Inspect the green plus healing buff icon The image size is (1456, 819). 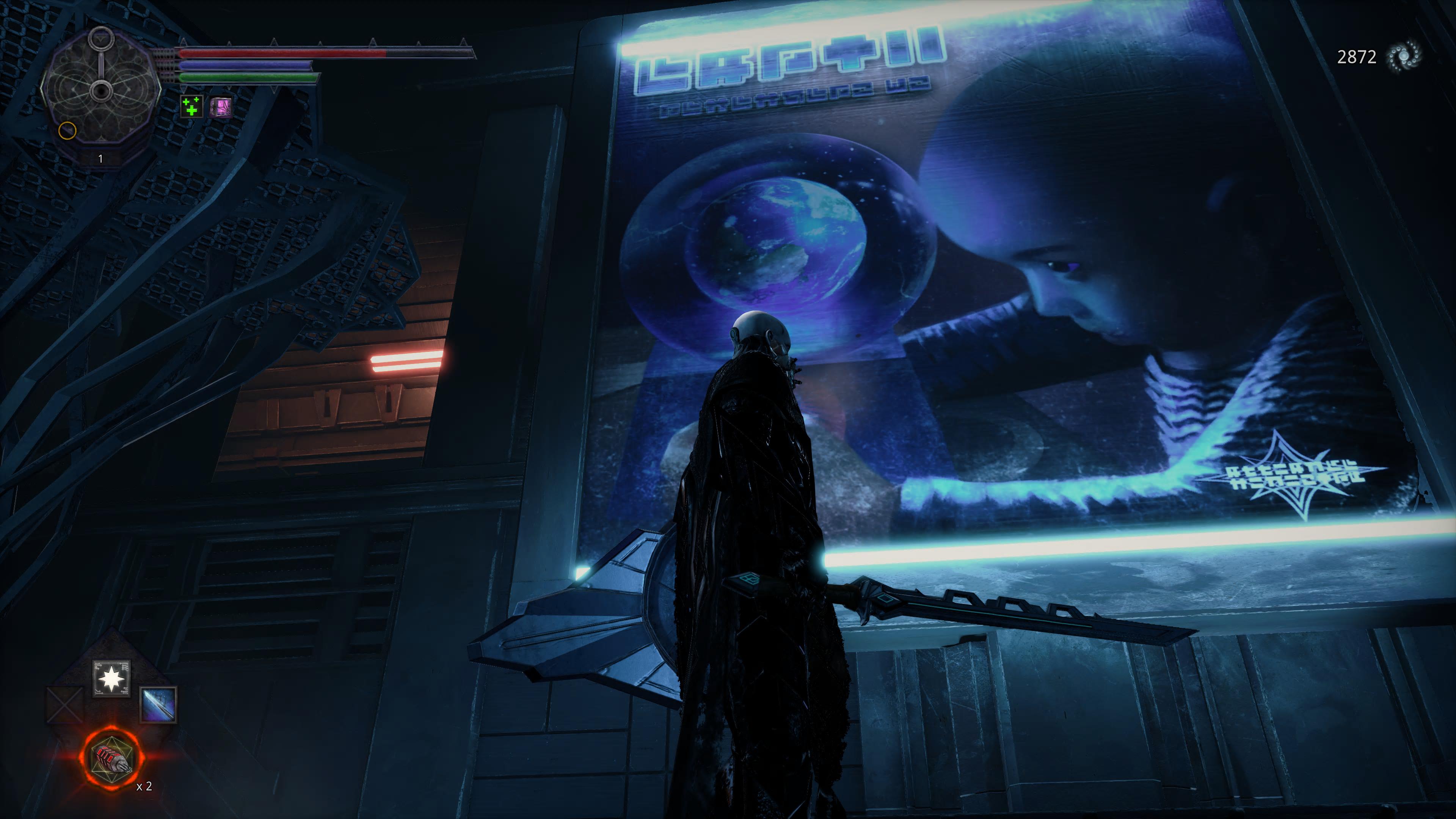(x=191, y=106)
